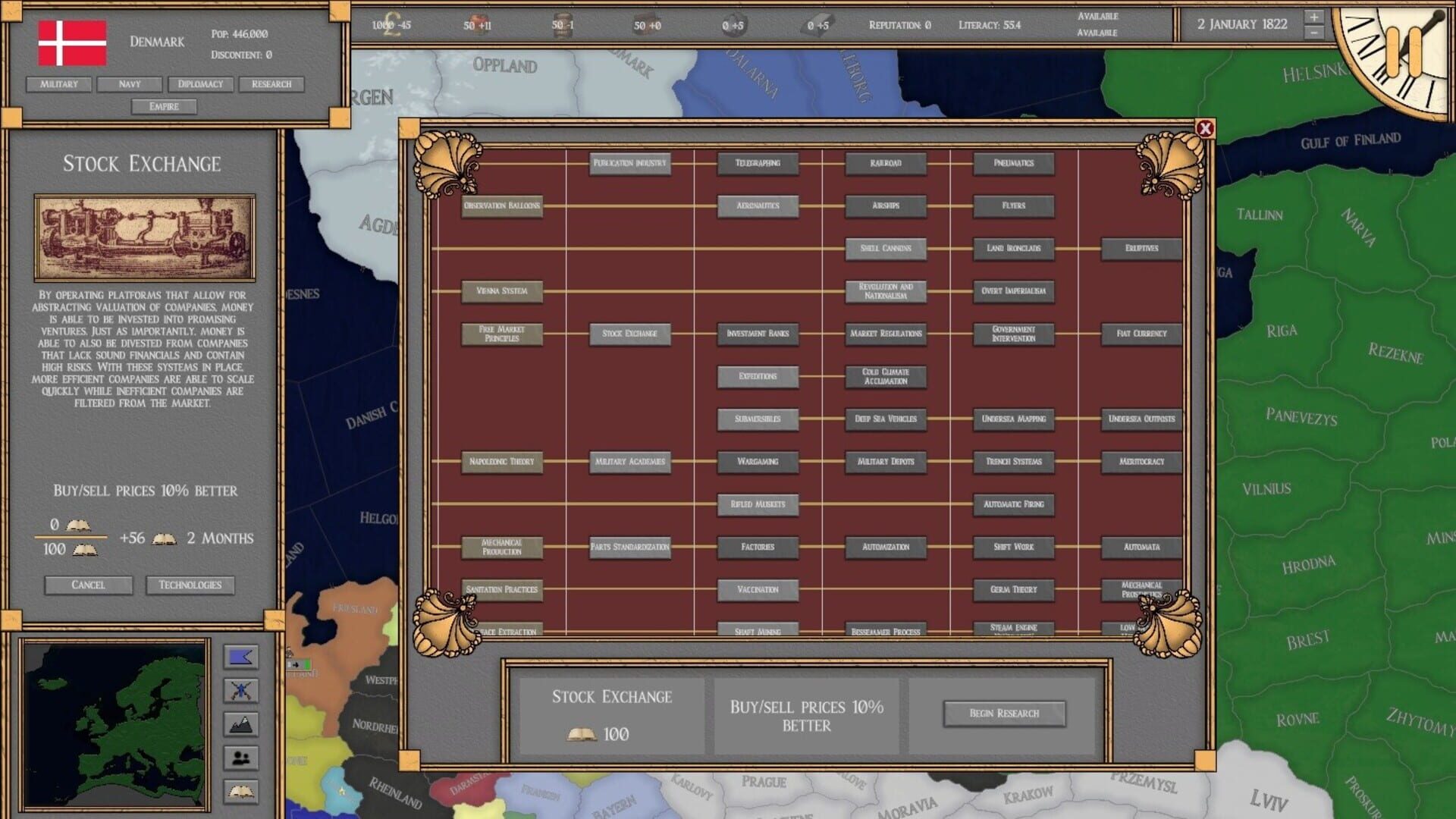Click the iron ingot resource icon
Screen dimensions: 1456x819
(x=819, y=24)
